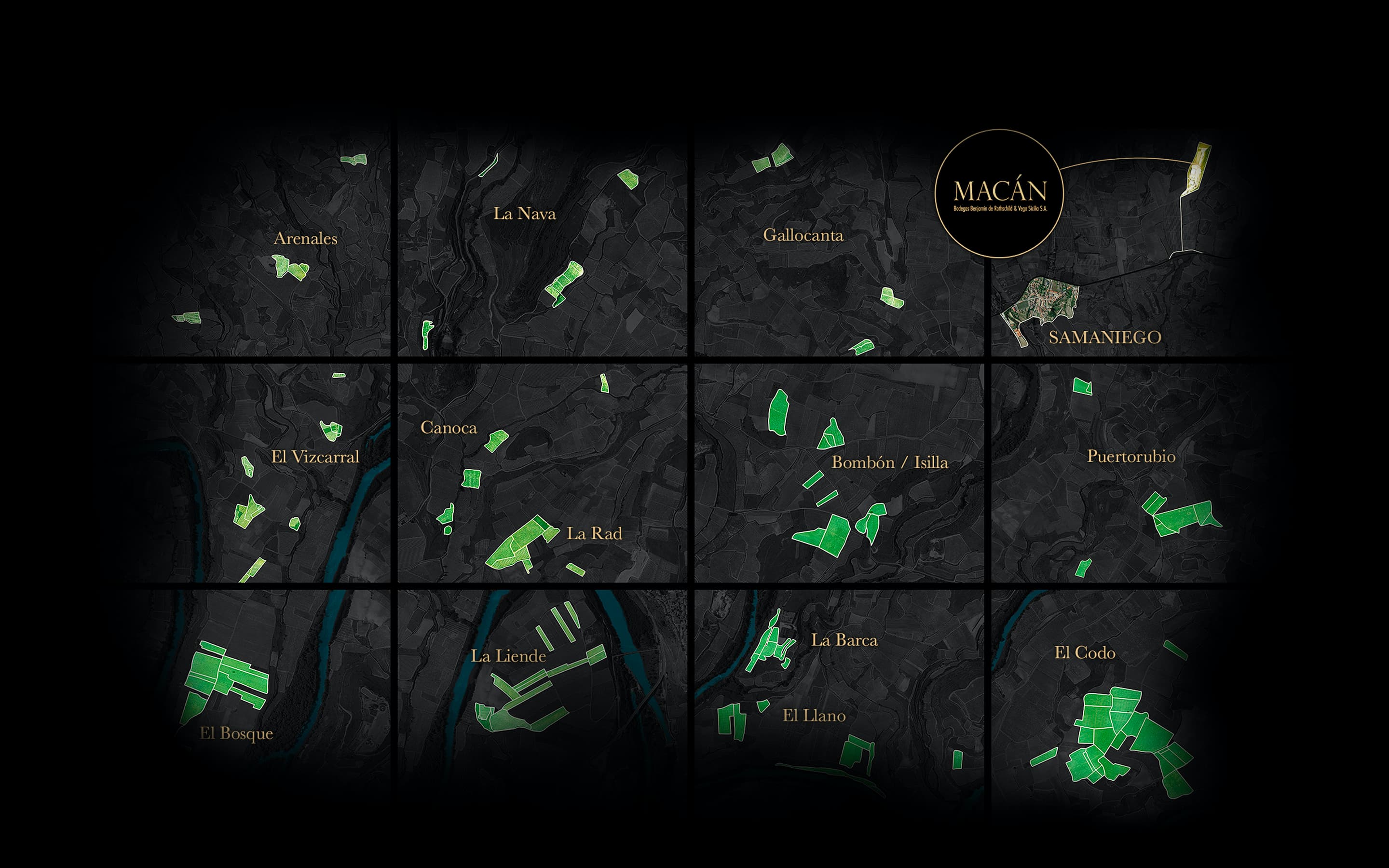Image resolution: width=1389 pixels, height=868 pixels.
Task: Choose the La Nava map label
Action: click(x=525, y=214)
